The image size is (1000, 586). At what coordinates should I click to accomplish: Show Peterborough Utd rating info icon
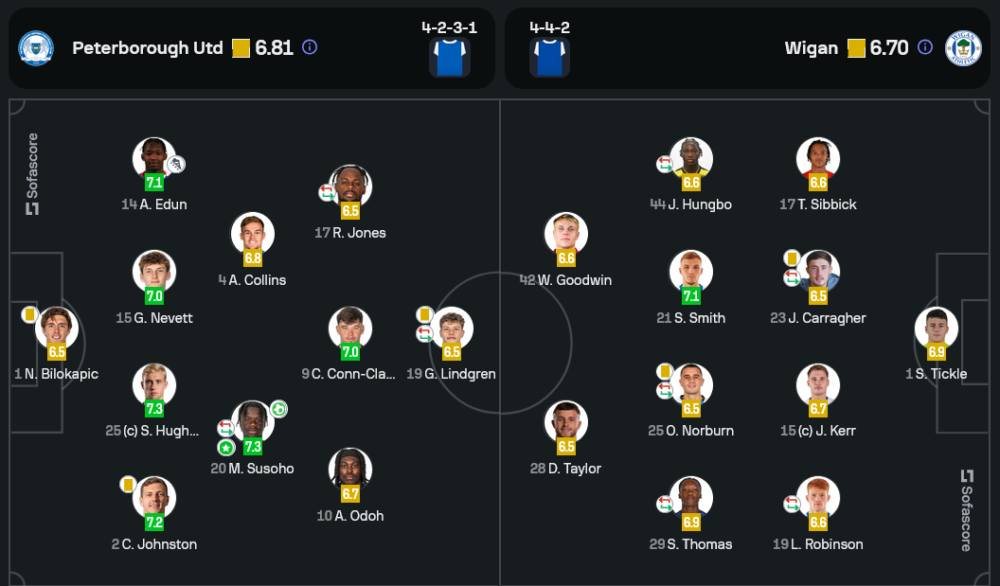coord(310,47)
